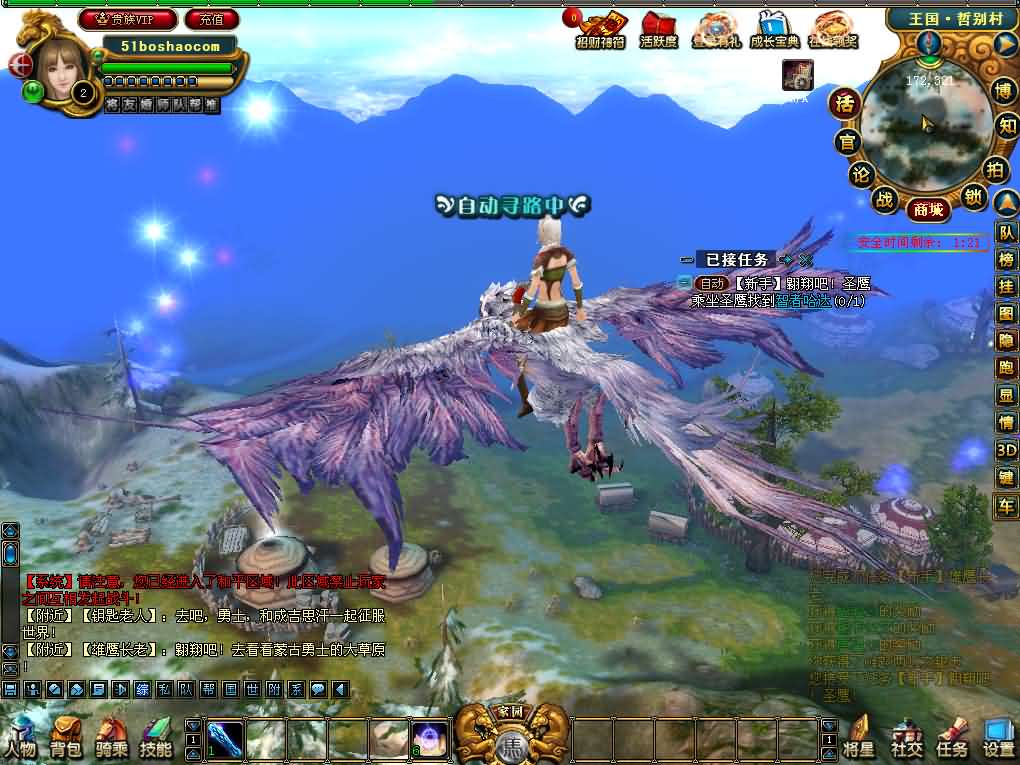Image resolution: width=1020 pixels, height=765 pixels.
Task: Click the 自动 auto-path quest button
Action: pos(710,284)
